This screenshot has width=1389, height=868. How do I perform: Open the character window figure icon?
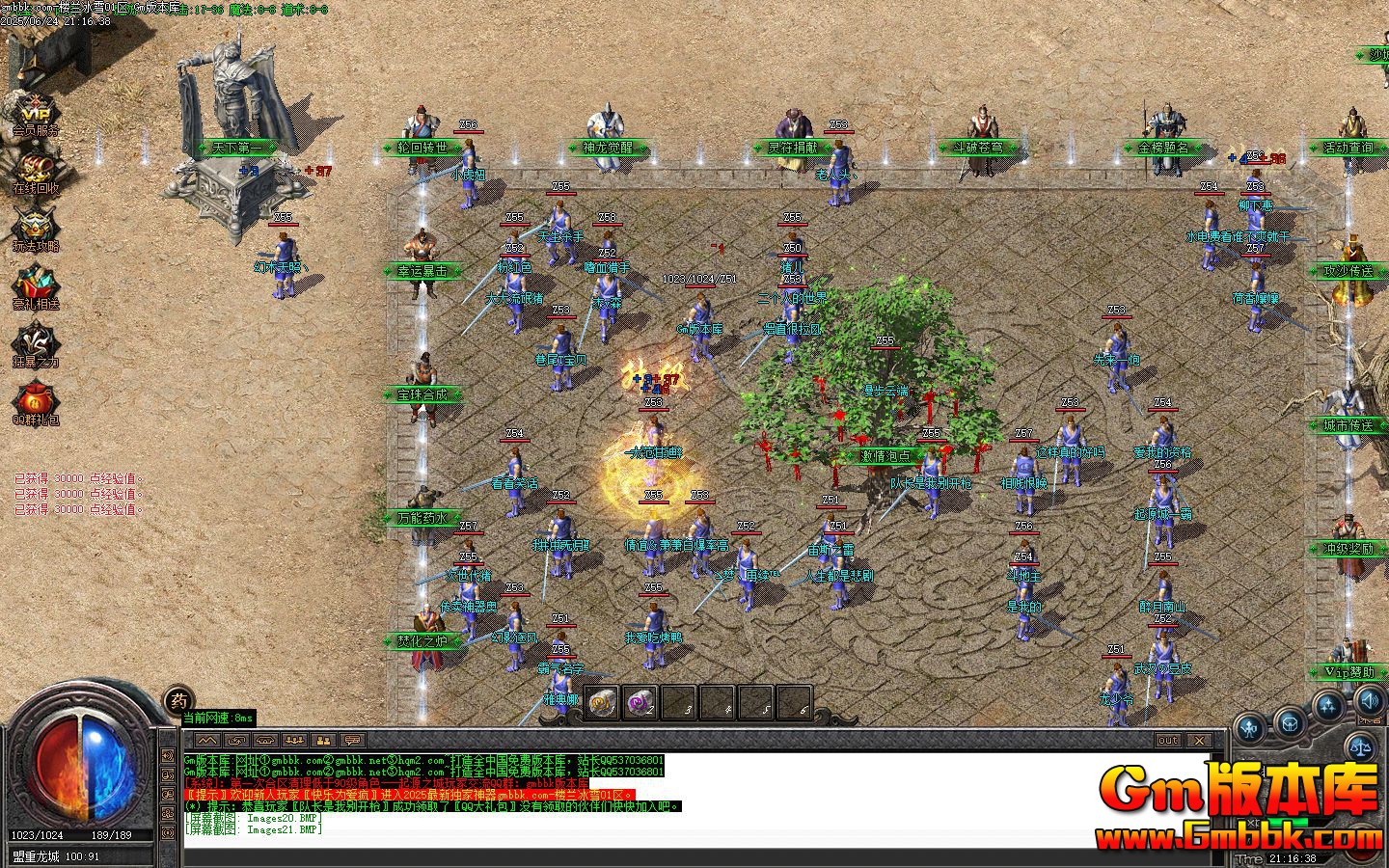[x=1248, y=726]
